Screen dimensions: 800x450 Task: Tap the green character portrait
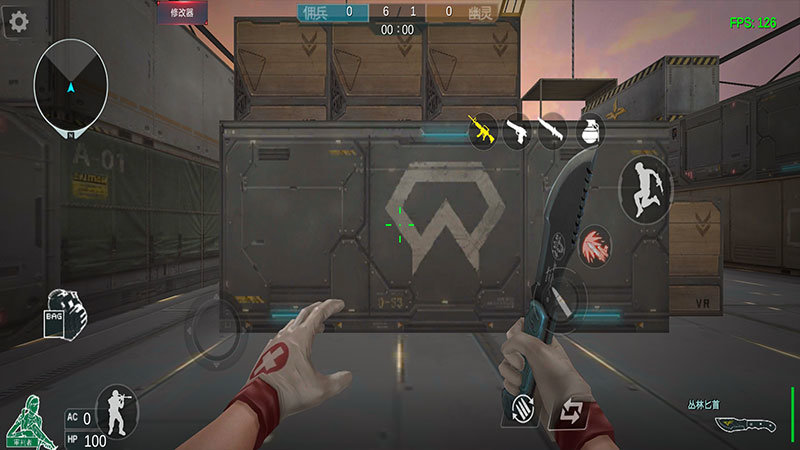tap(30, 422)
